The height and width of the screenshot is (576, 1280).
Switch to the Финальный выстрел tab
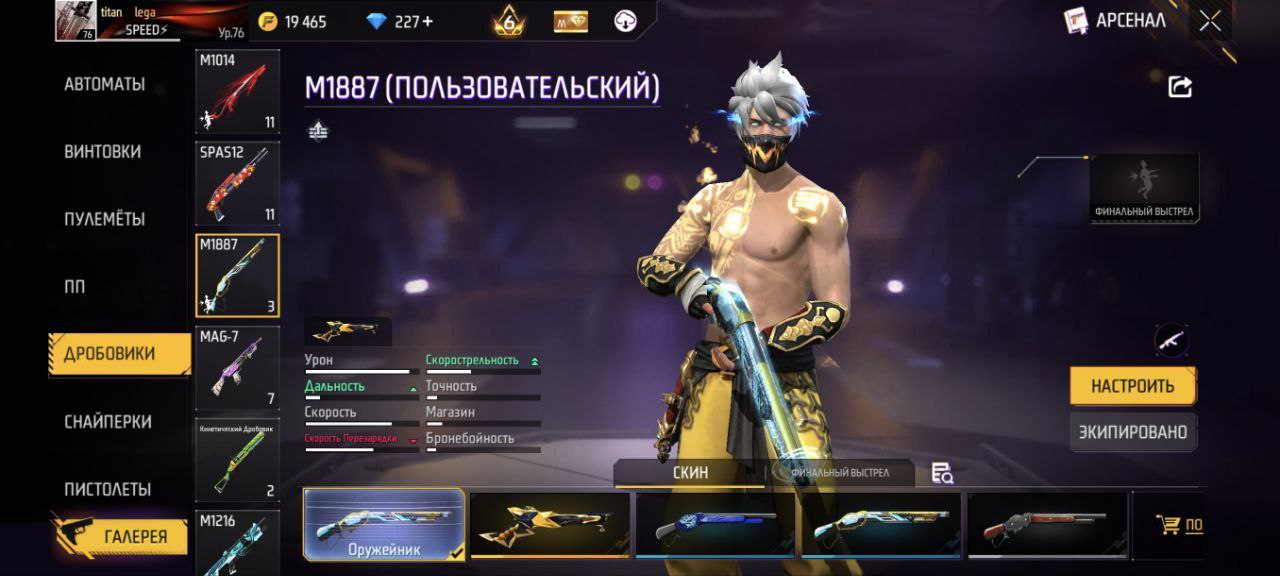[x=840, y=473]
